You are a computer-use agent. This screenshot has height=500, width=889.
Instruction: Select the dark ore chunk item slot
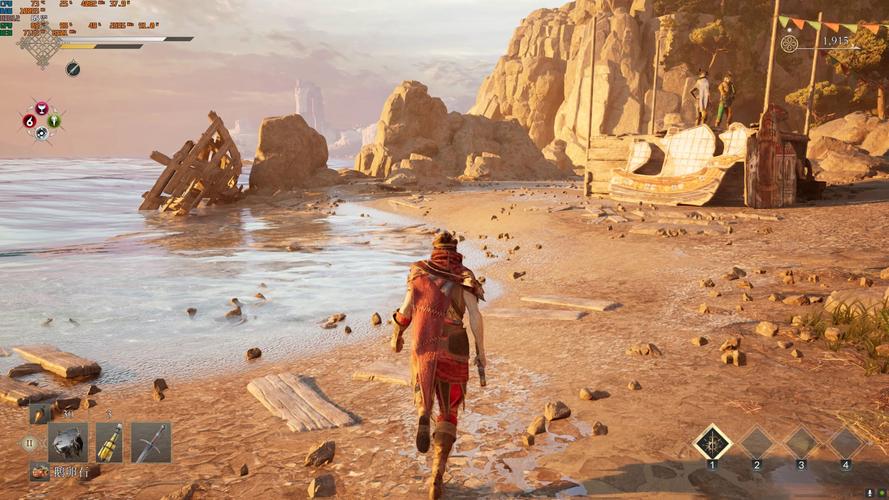tap(68, 442)
